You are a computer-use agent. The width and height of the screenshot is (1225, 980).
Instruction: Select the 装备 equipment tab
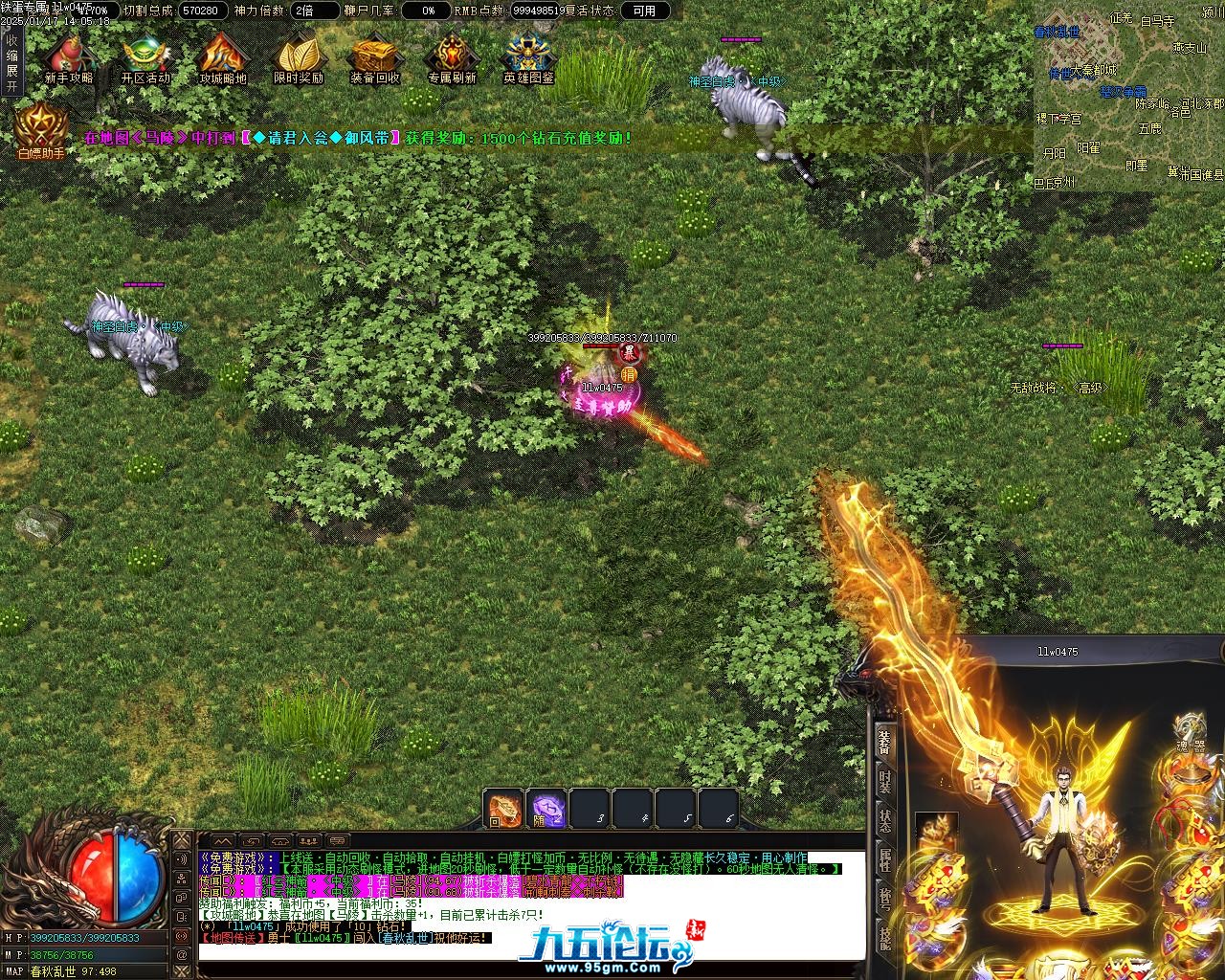(884, 742)
